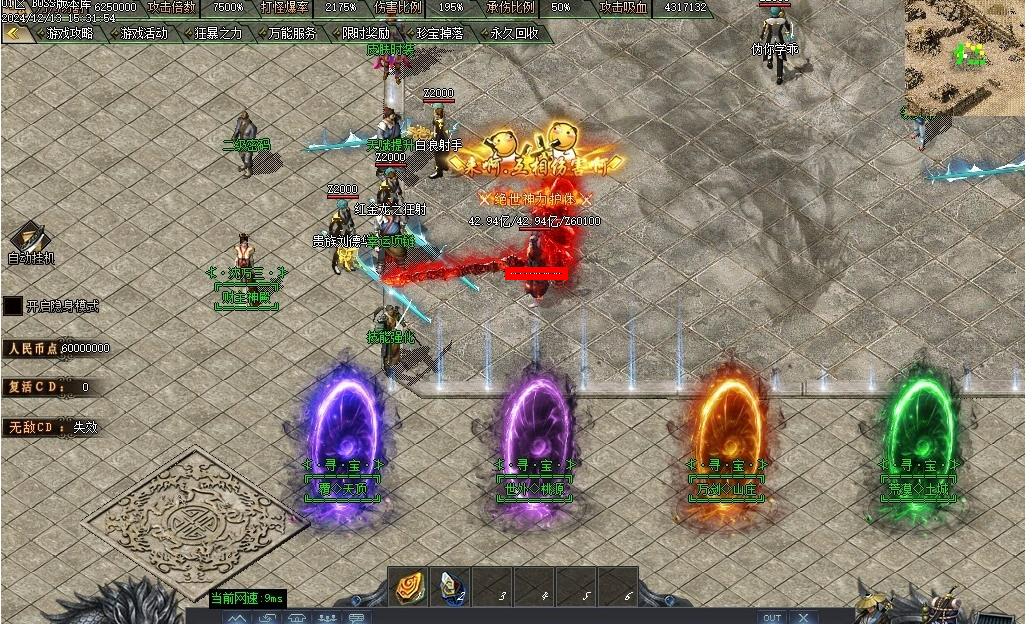Screen dimensions: 1032x624
Task: Toggle the 开启隐身模式 stealth mode checkbox
Action: 13,306
